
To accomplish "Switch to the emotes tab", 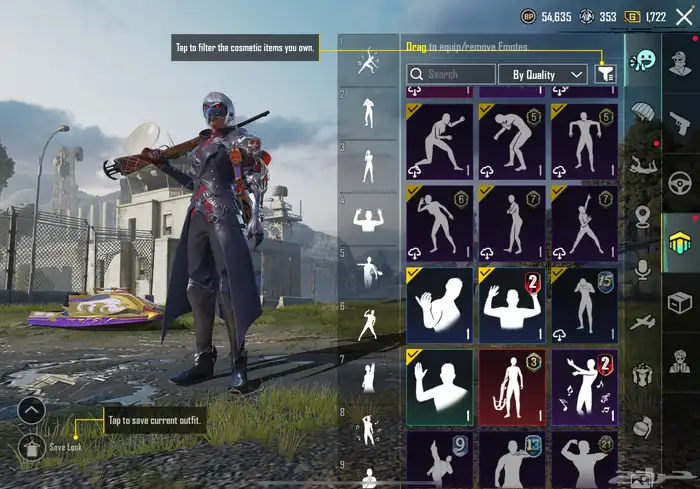I will click(x=643, y=60).
